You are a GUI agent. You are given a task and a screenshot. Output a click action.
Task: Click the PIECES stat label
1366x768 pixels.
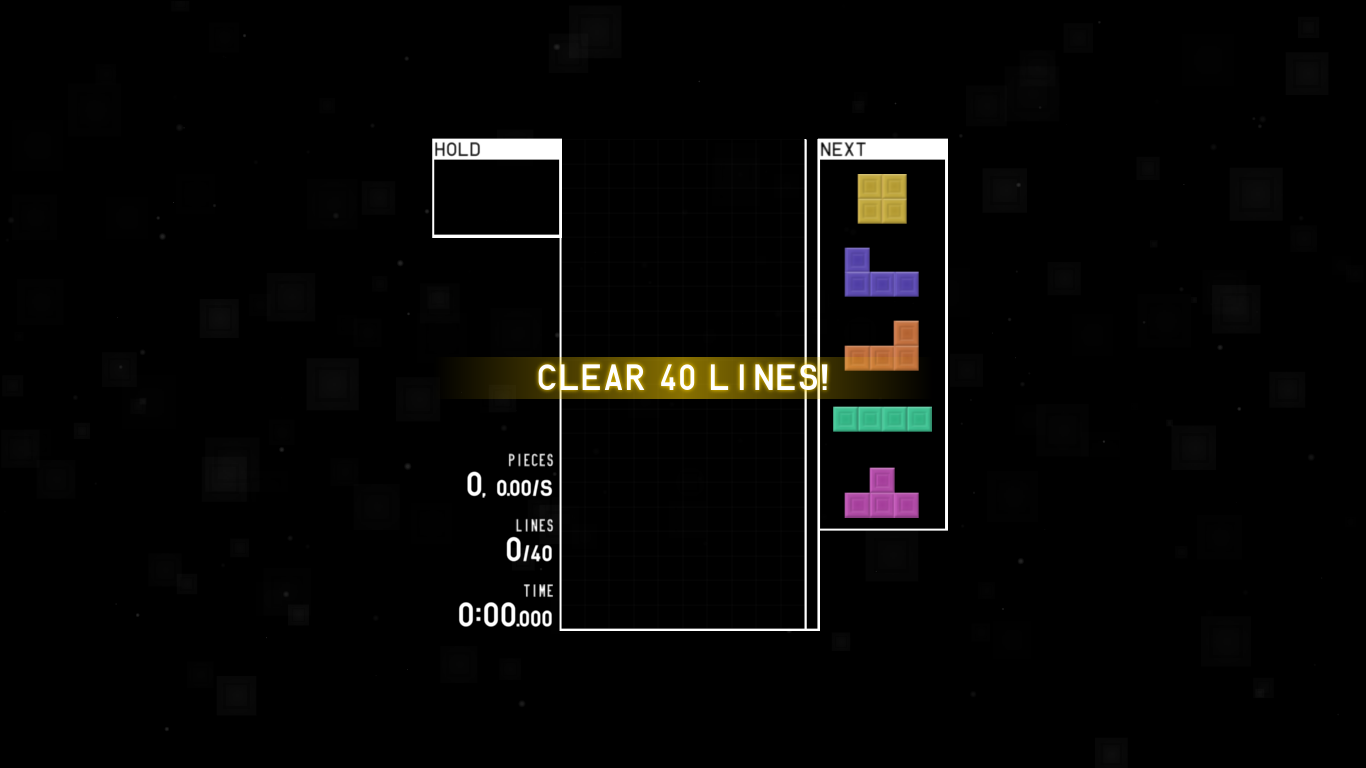coord(531,460)
